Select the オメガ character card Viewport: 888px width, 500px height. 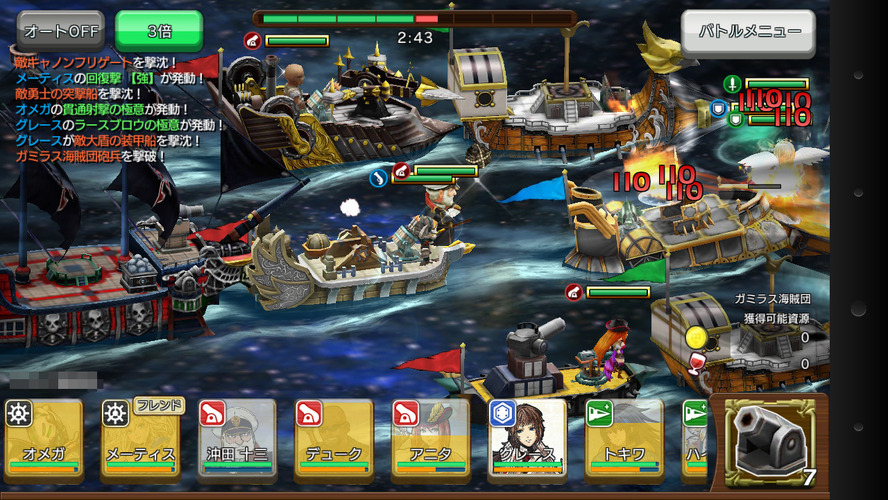(x=43, y=440)
